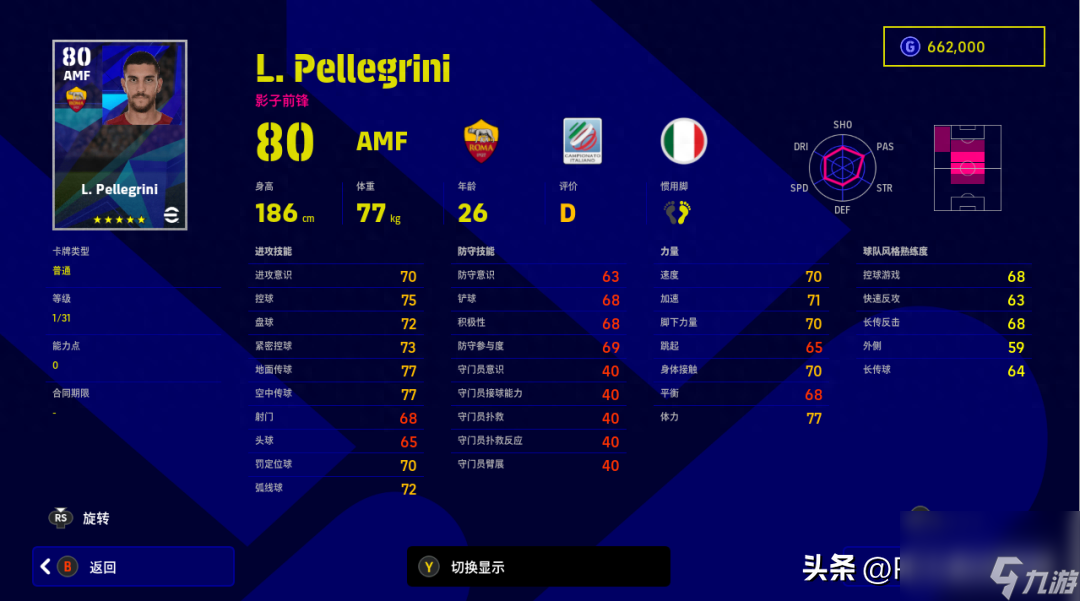Viewport: 1080px width, 601px height.
Task: Select the L. Pellegrini player card
Action: 120,135
